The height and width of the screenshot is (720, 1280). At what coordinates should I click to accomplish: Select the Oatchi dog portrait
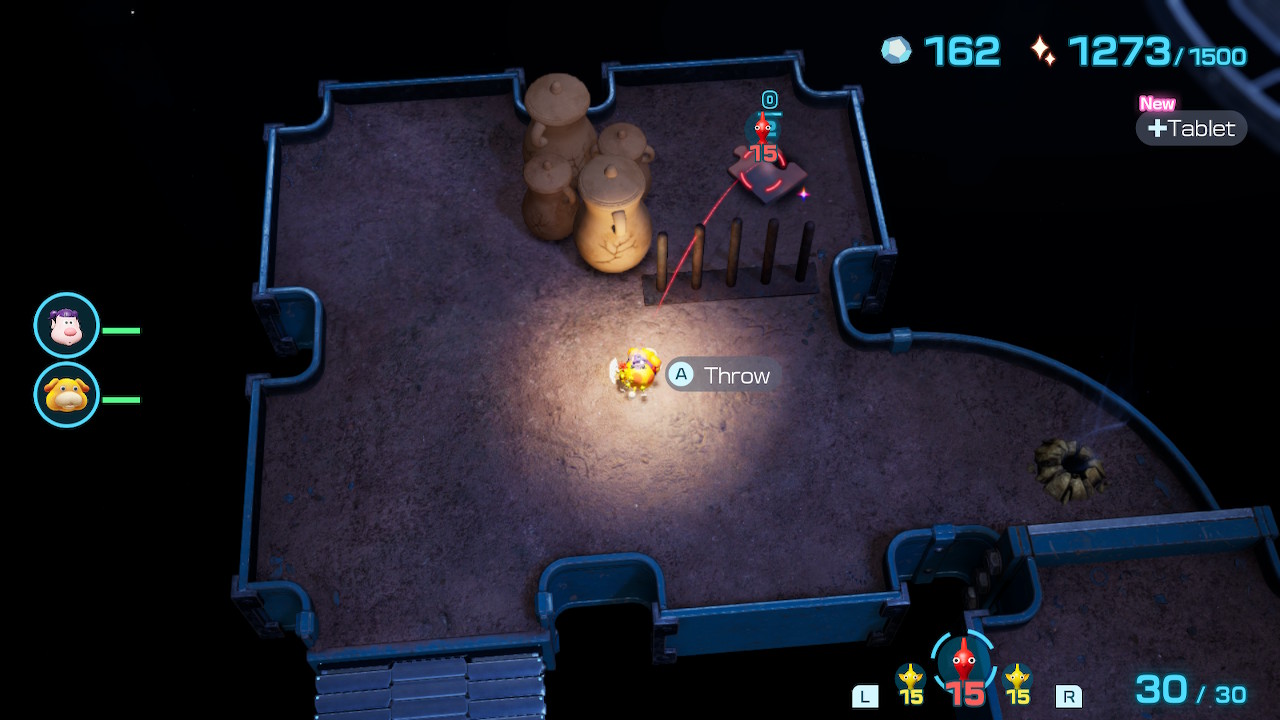[66, 394]
